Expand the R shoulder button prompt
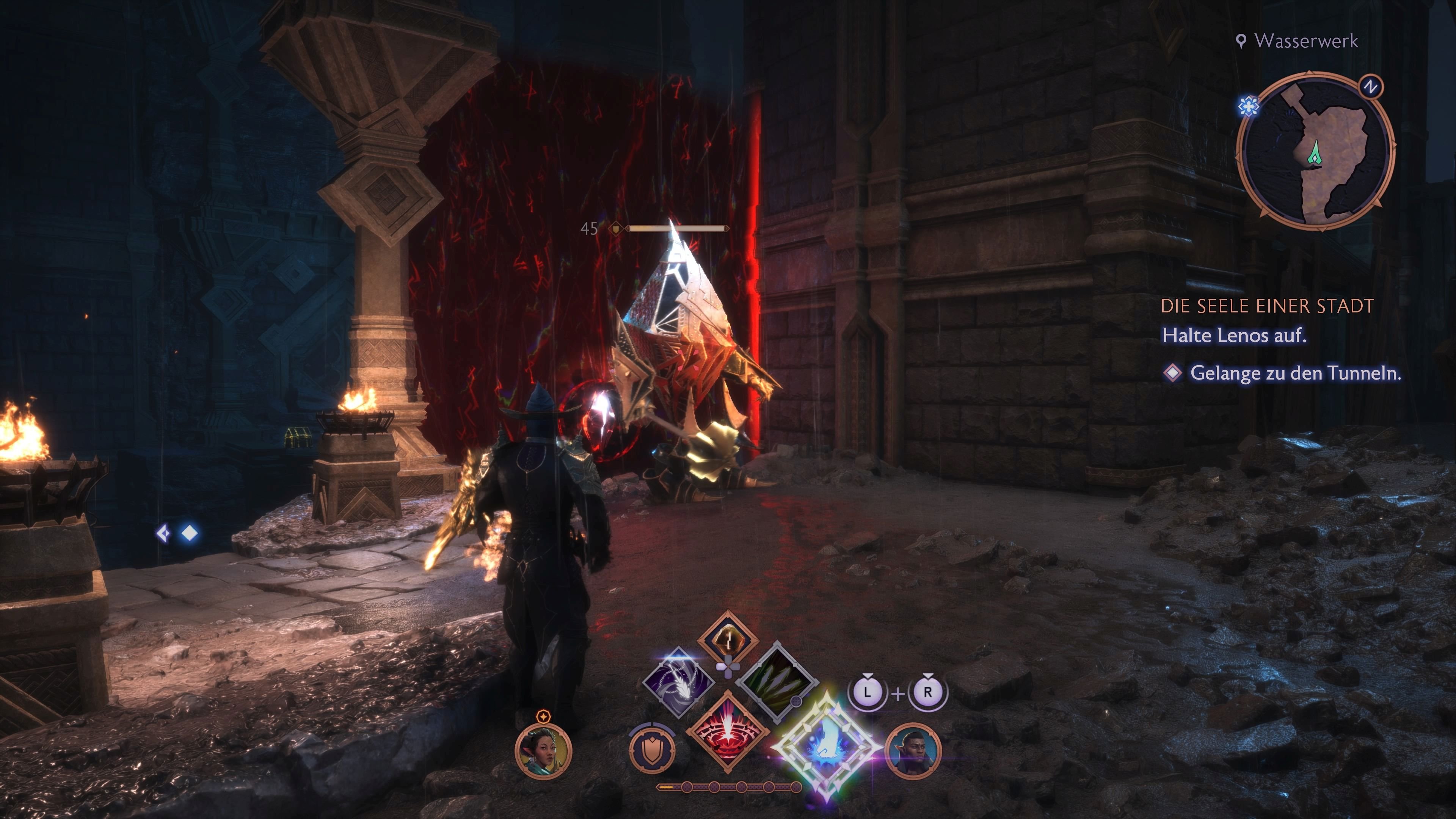The width and height of the screenshot is (1456, 819). pyautogui.click(x=928, y=691)
